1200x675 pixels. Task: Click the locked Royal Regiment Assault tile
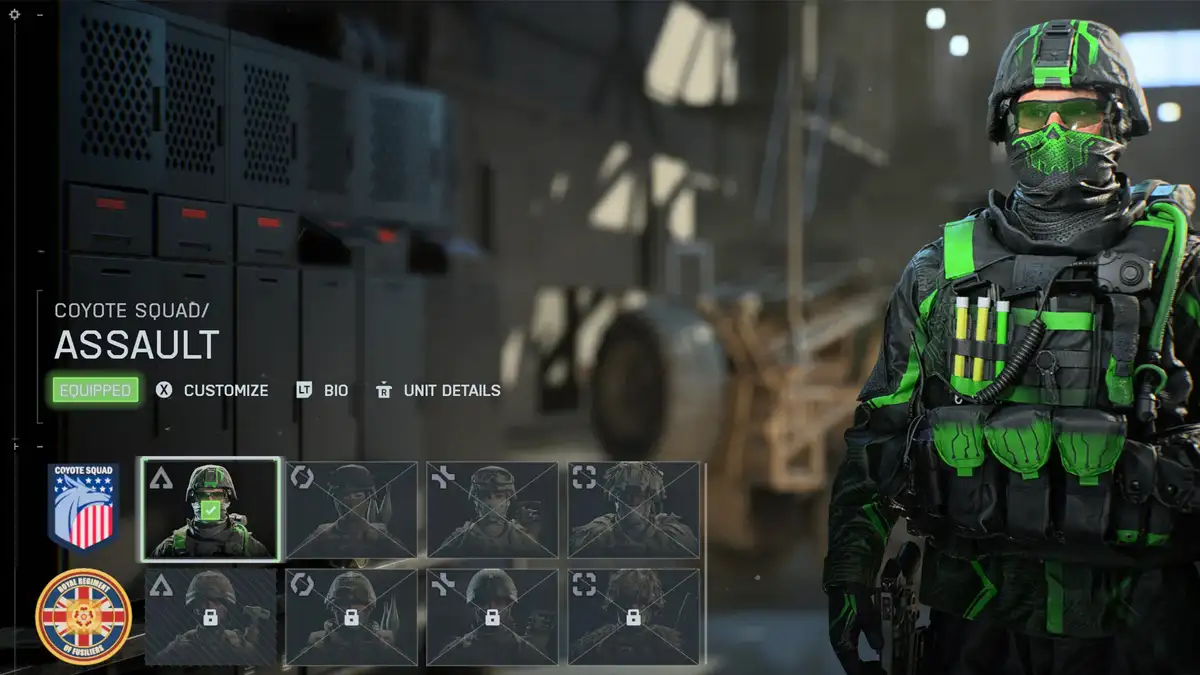[211, 617]
